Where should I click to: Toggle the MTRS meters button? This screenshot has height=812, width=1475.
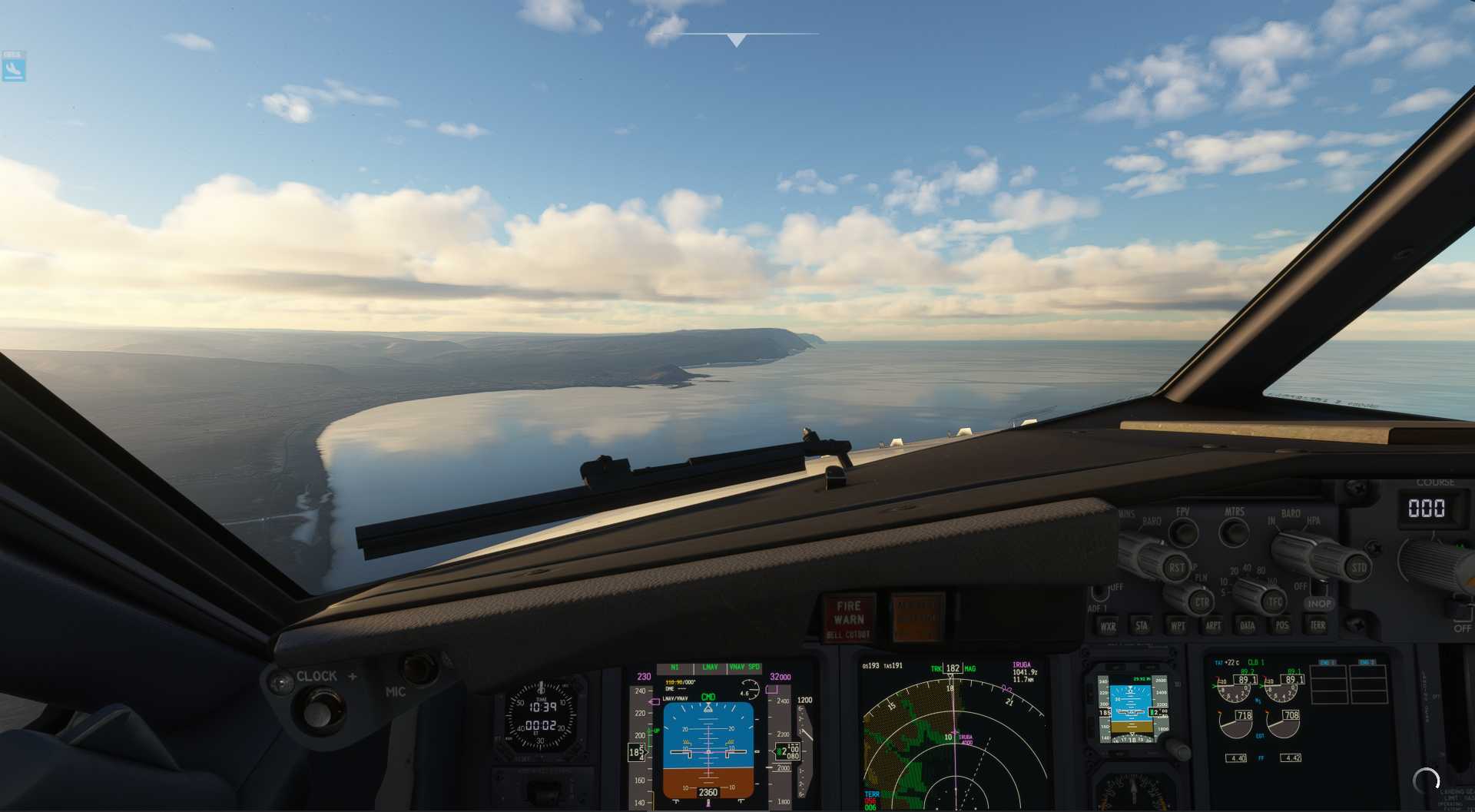[x=1234, y=532]
